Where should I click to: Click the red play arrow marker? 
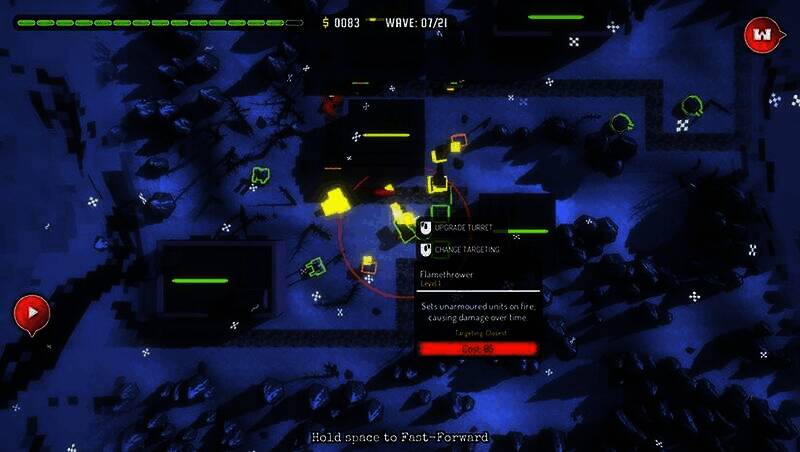coord(32,313)
